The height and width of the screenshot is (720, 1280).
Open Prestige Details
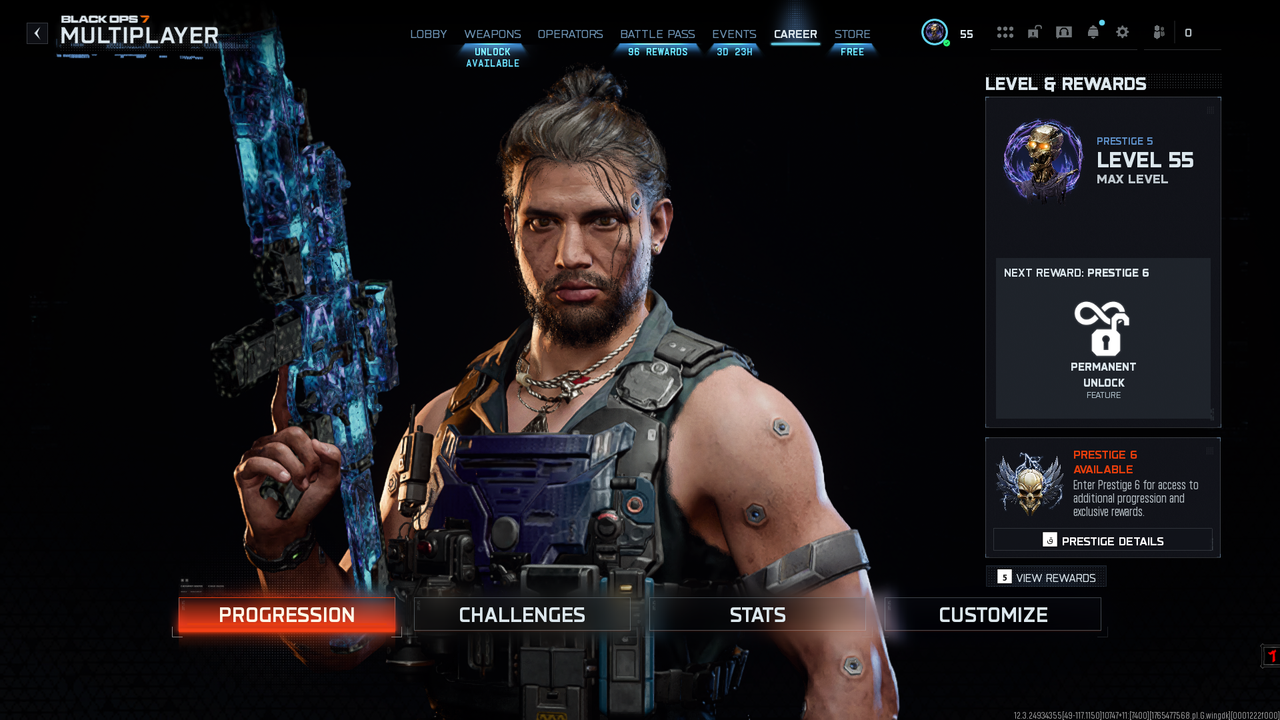point(1103,541)
